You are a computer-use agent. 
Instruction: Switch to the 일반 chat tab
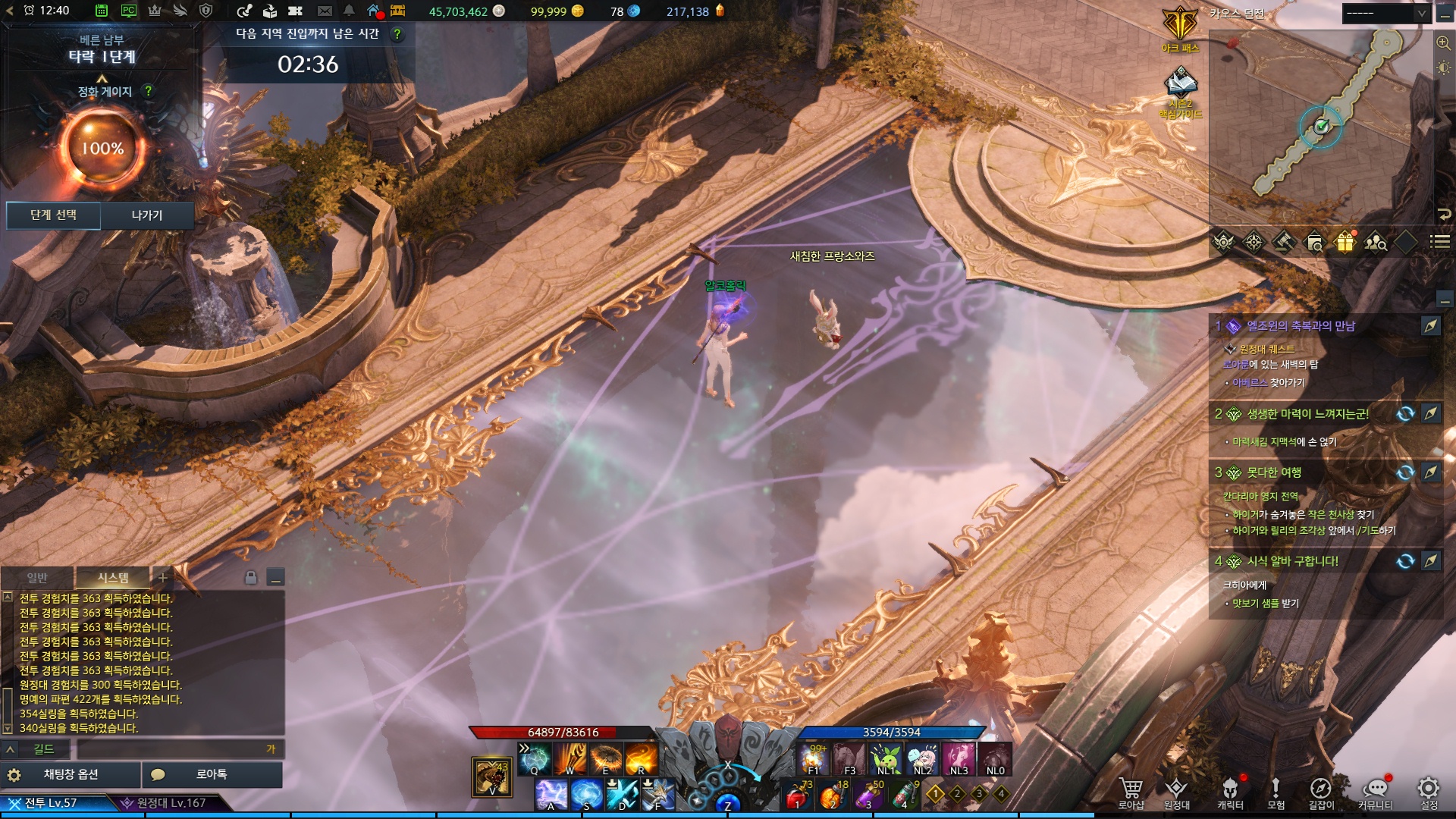point(37,578)
